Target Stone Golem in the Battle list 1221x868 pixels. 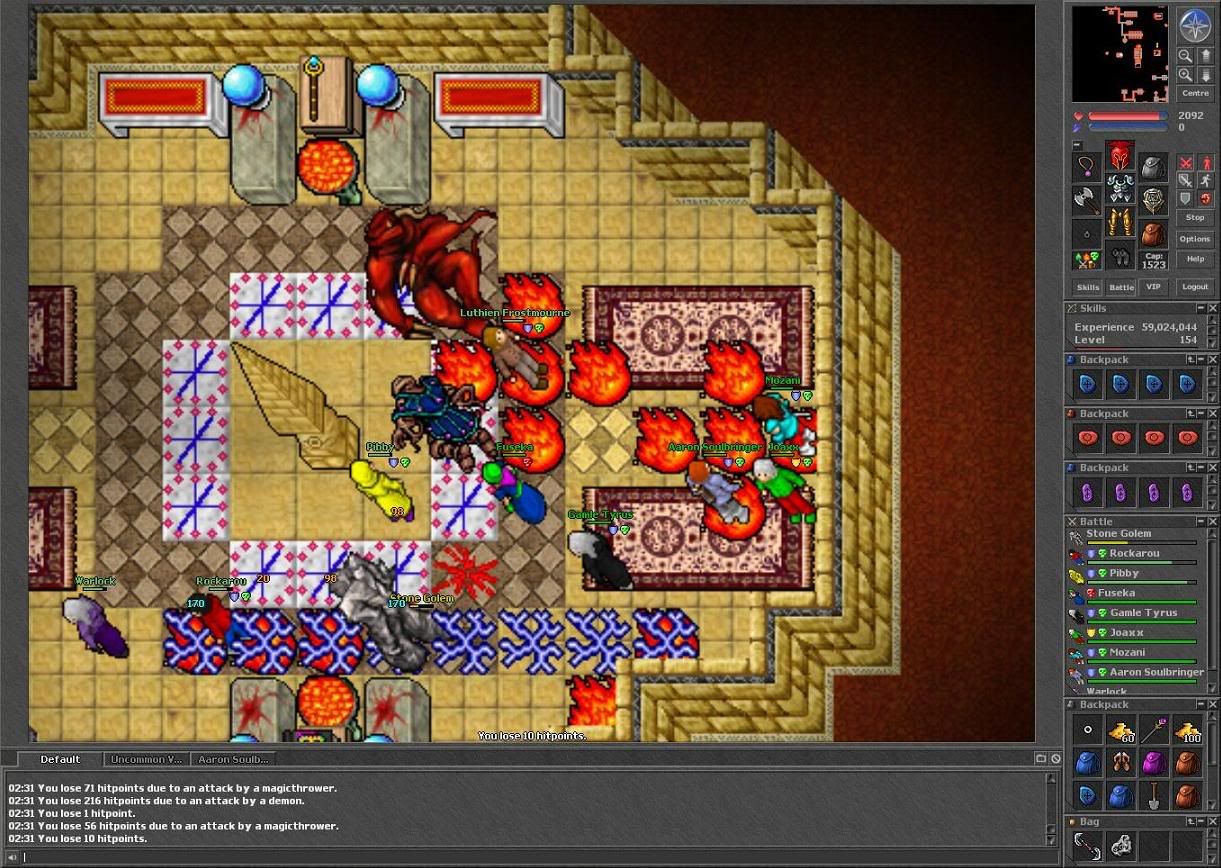pos(1119,534)
